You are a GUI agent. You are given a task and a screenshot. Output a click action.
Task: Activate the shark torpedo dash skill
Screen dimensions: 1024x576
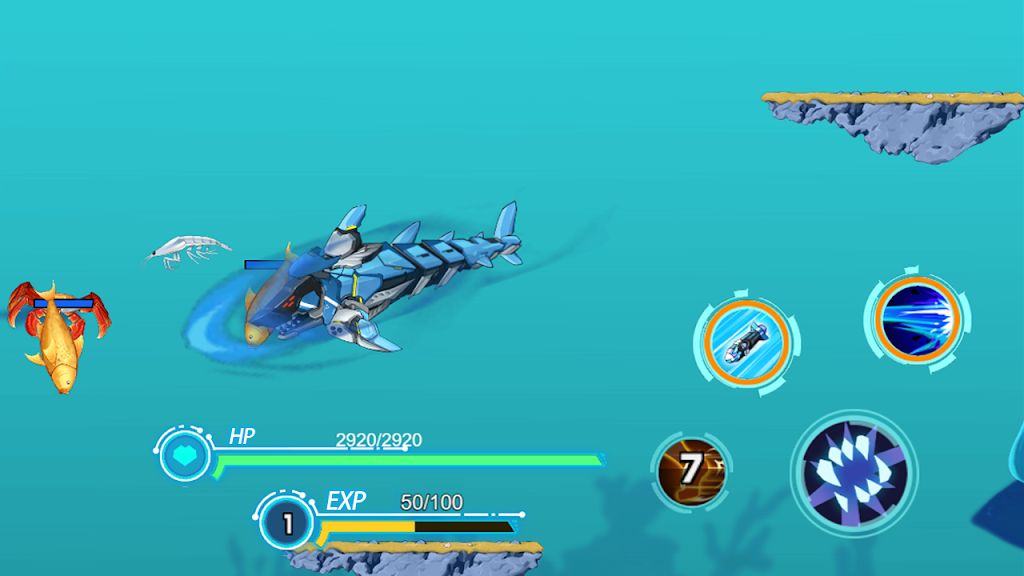pos(743,343)
